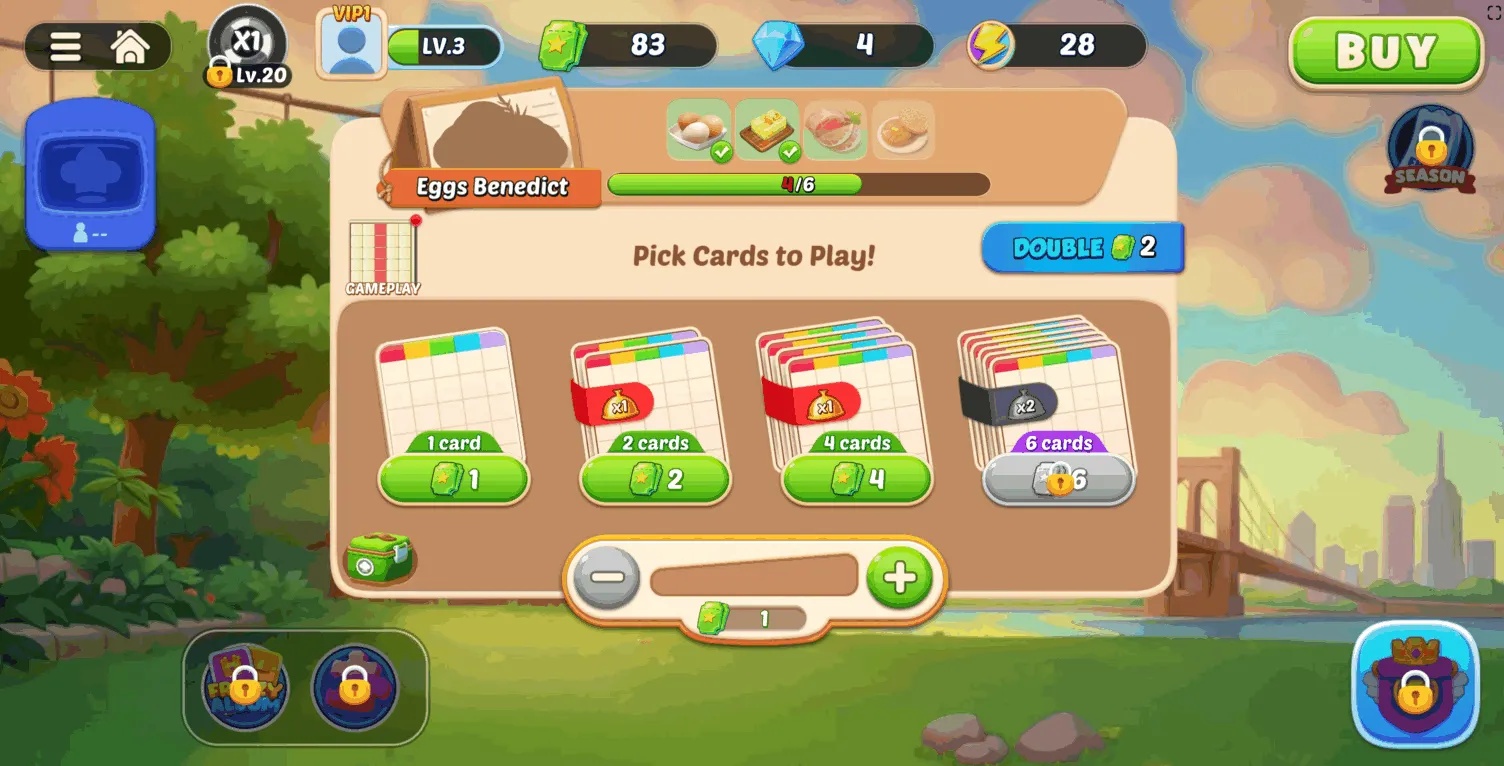1504x766 pixels.
Task: Open the Gameplay bingo card guide
Action: tap(382, 257)
